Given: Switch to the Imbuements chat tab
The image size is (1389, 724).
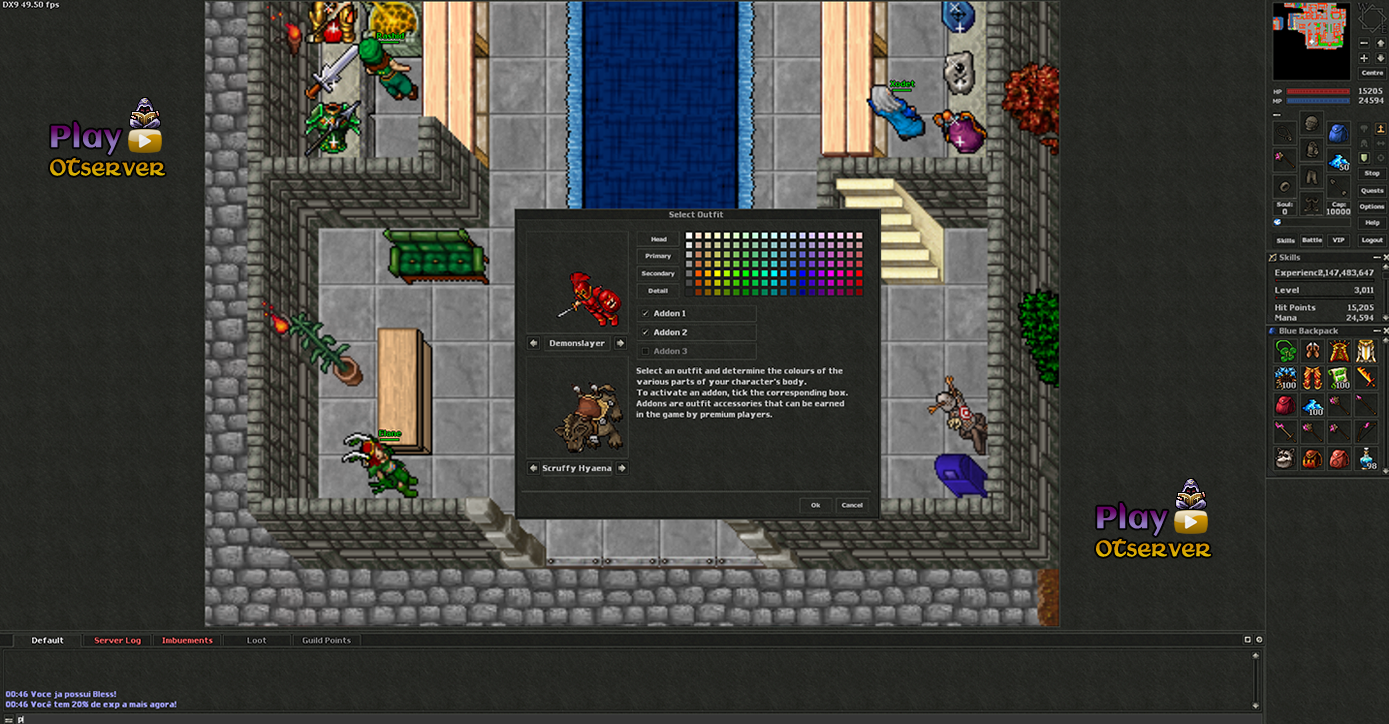Looking at the screenshot, I should coord(187,640).
